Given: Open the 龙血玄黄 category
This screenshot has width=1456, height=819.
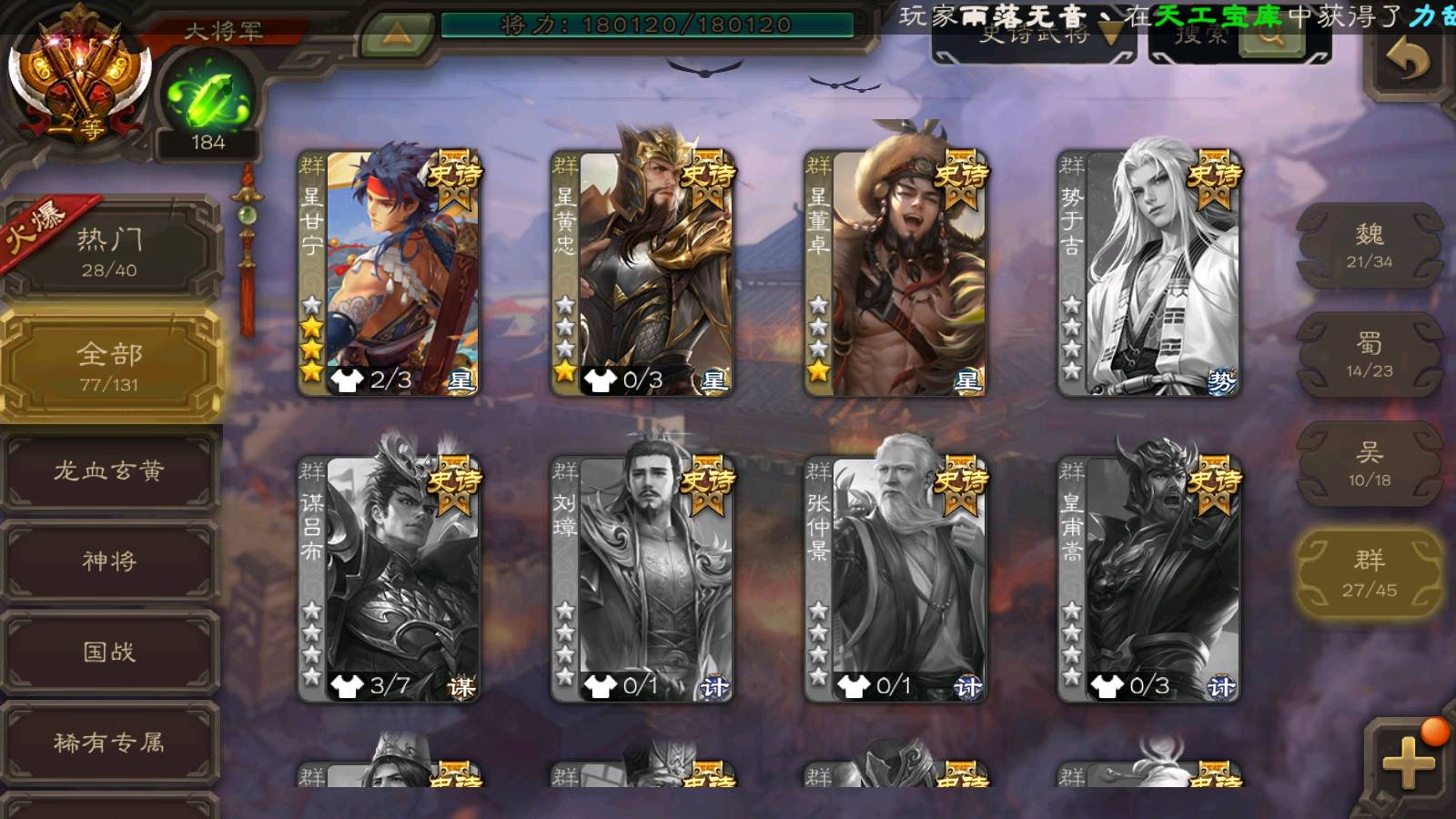Looking at the screenshot, I should coord(110,470).
